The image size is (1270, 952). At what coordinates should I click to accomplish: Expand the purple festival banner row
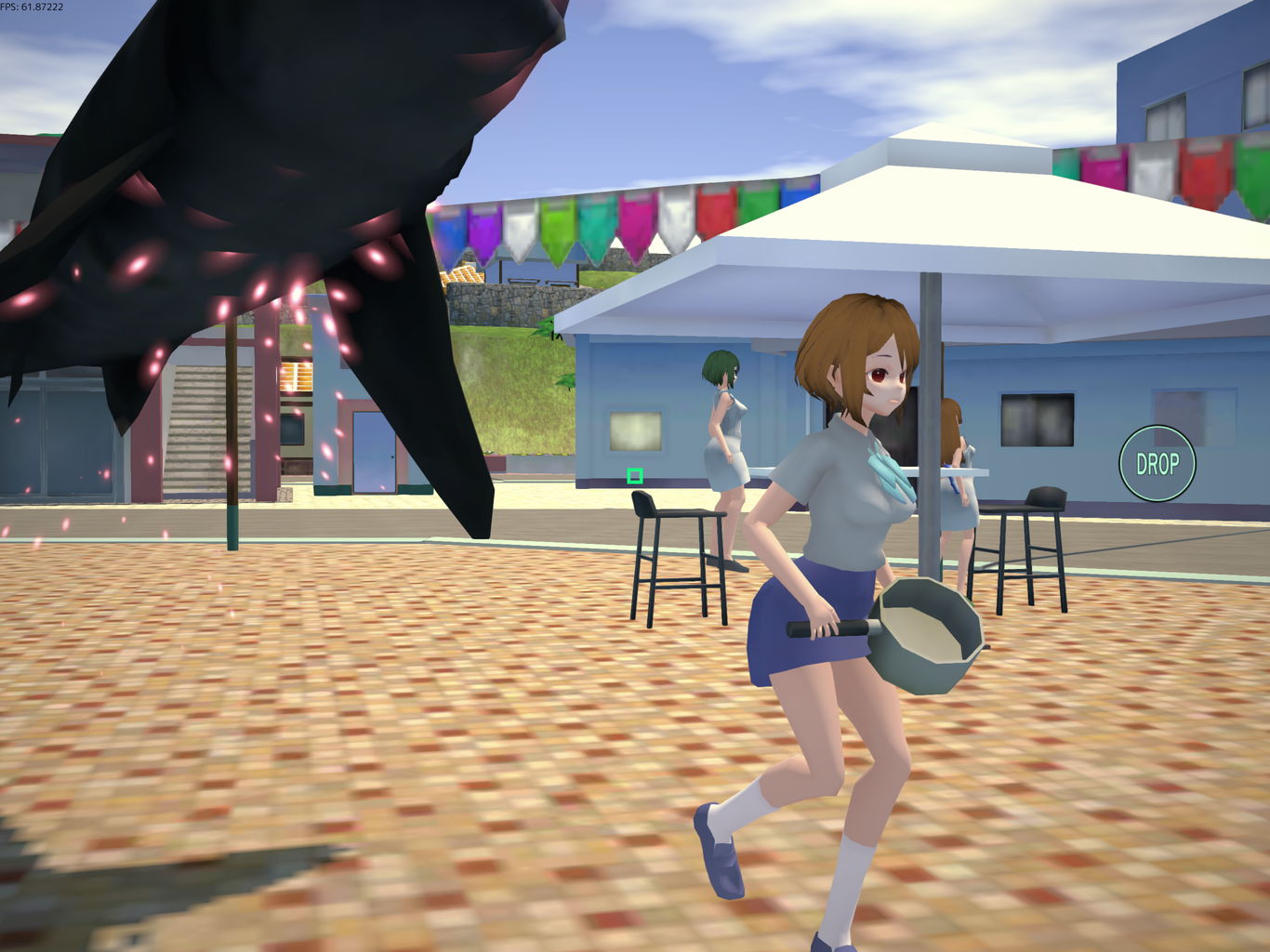tap(483, 232)
